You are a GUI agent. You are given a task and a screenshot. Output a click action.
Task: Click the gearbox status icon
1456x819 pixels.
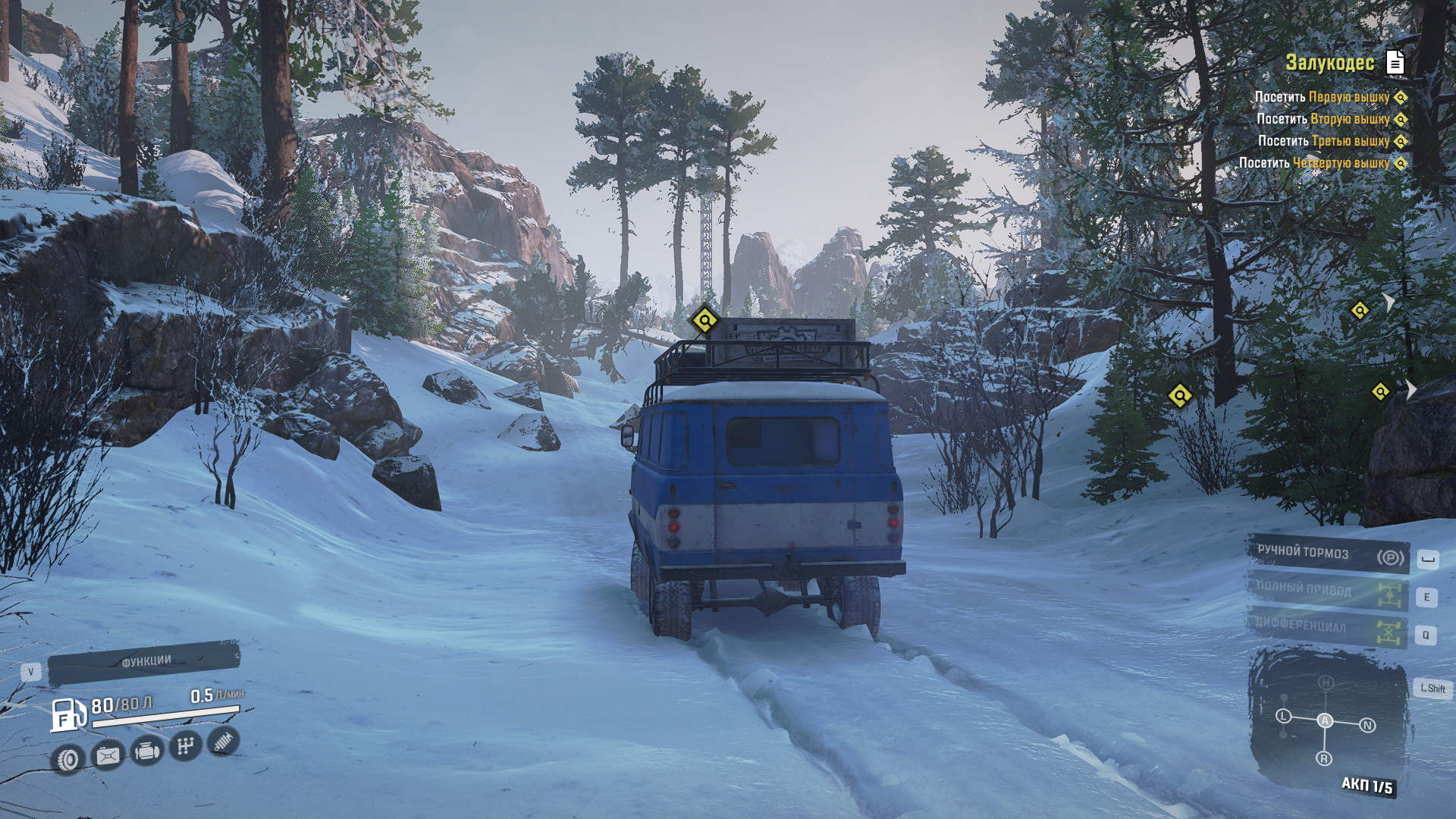(184, 747)
